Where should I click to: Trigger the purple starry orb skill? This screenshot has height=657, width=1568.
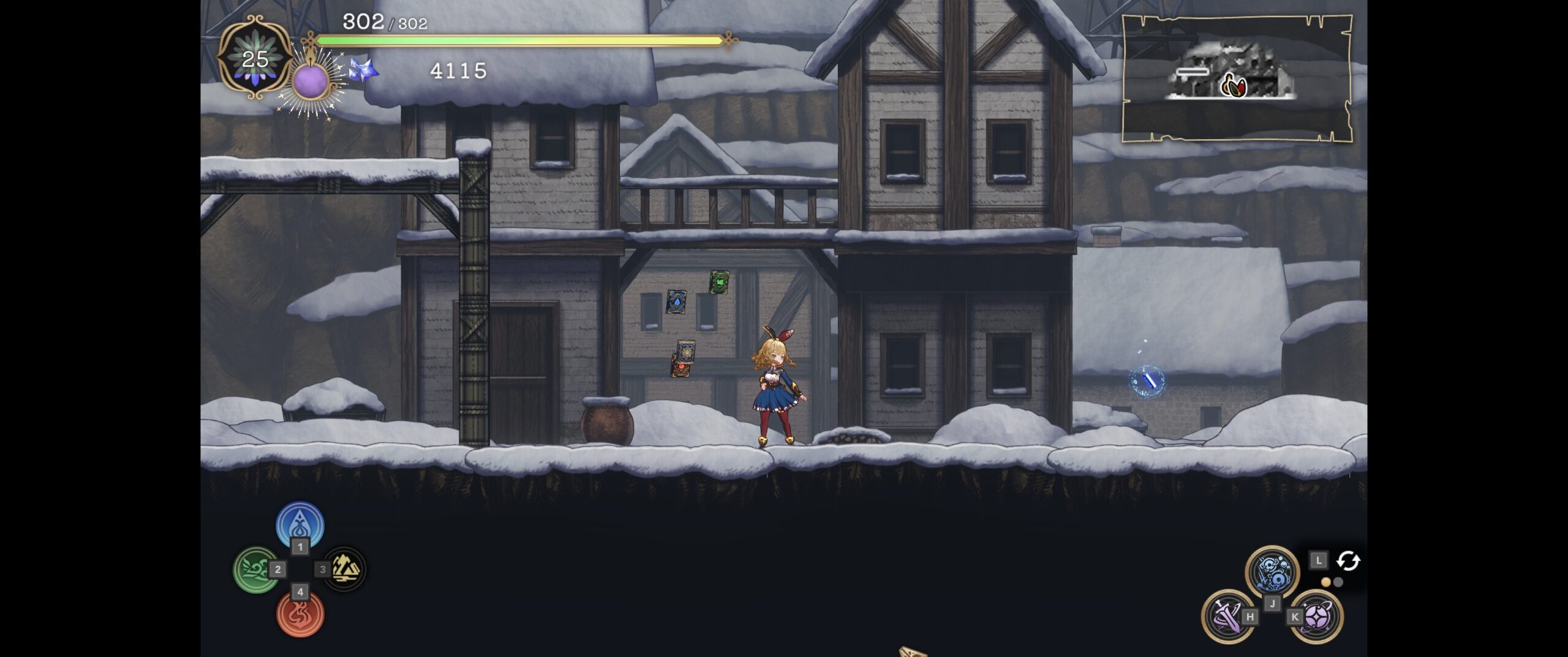tap(1317, 615)
